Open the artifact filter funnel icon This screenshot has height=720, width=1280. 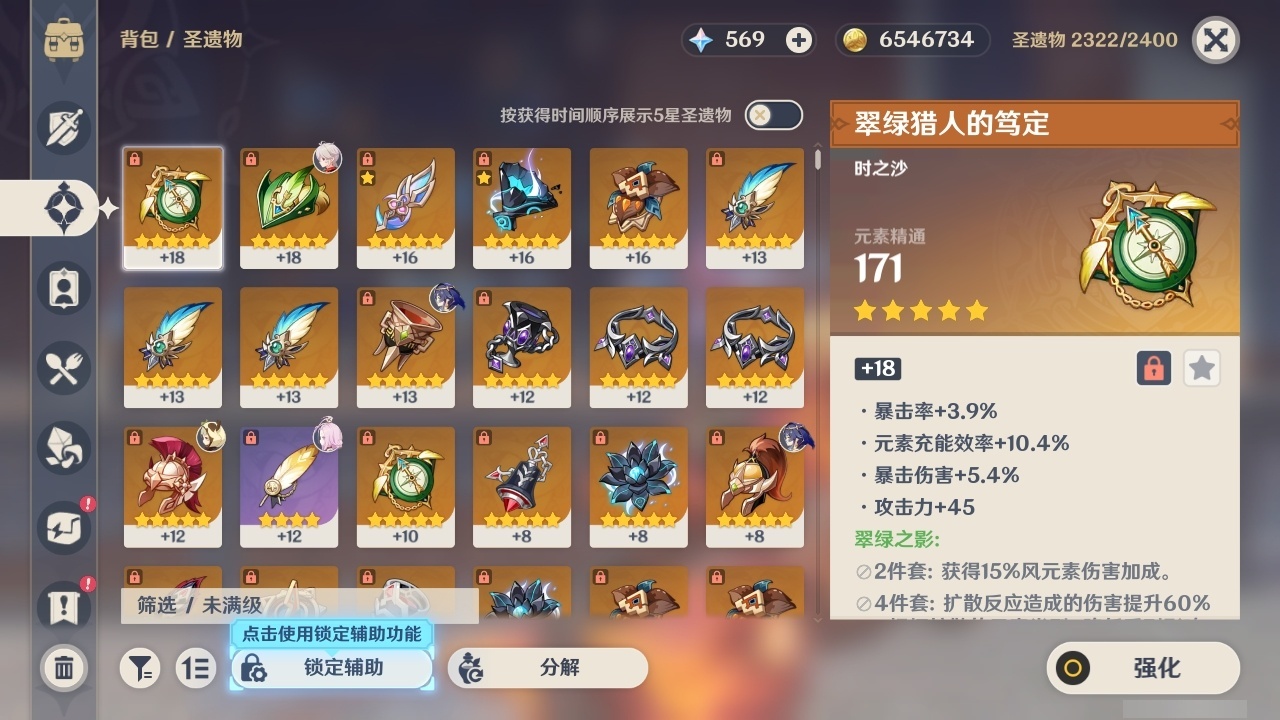pyautogui.click(x=140, y=668)
